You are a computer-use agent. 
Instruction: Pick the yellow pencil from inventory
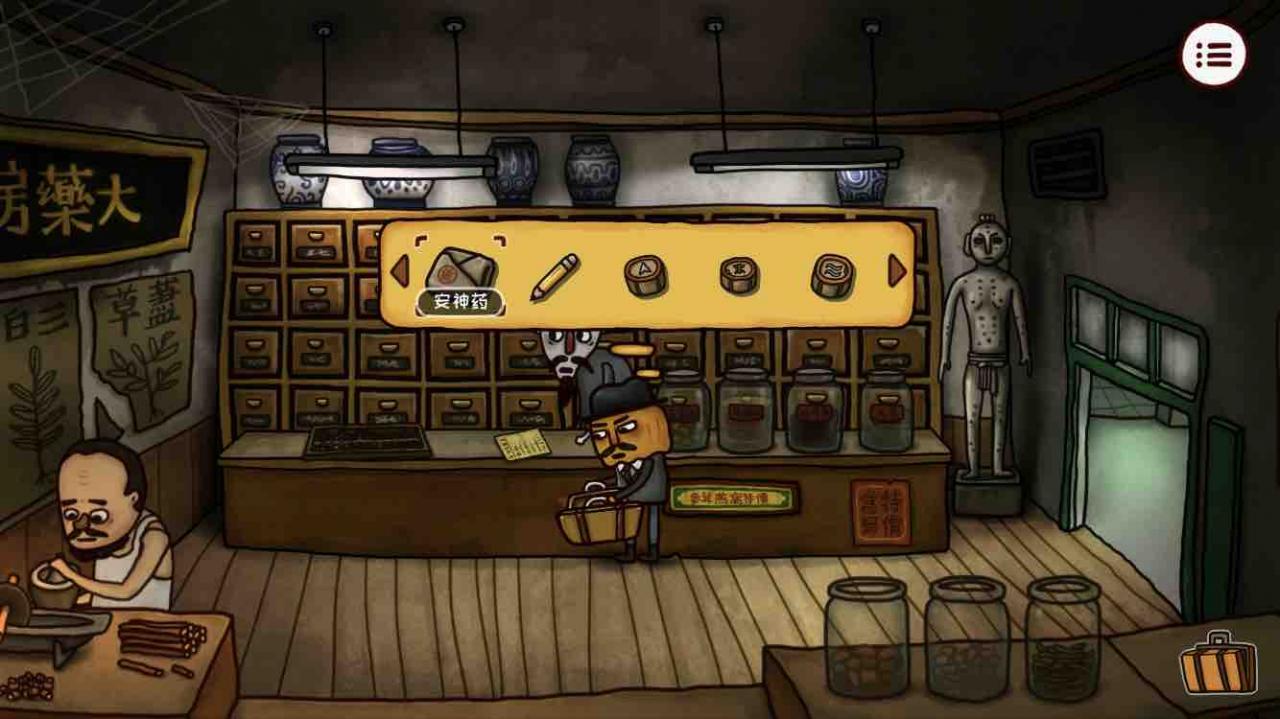[553, 276]
